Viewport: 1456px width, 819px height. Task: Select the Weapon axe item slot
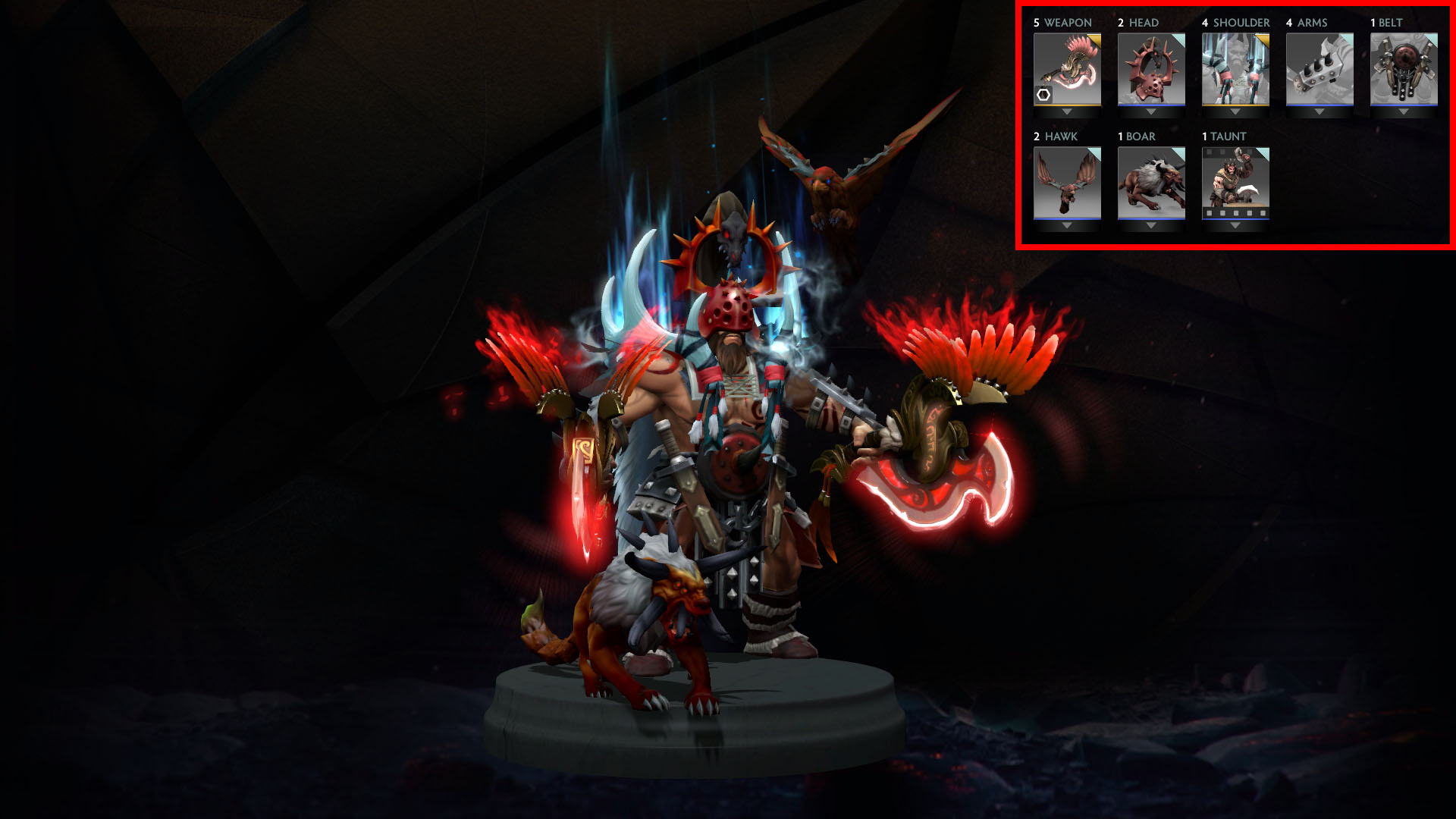click(x=1067, y=67)
